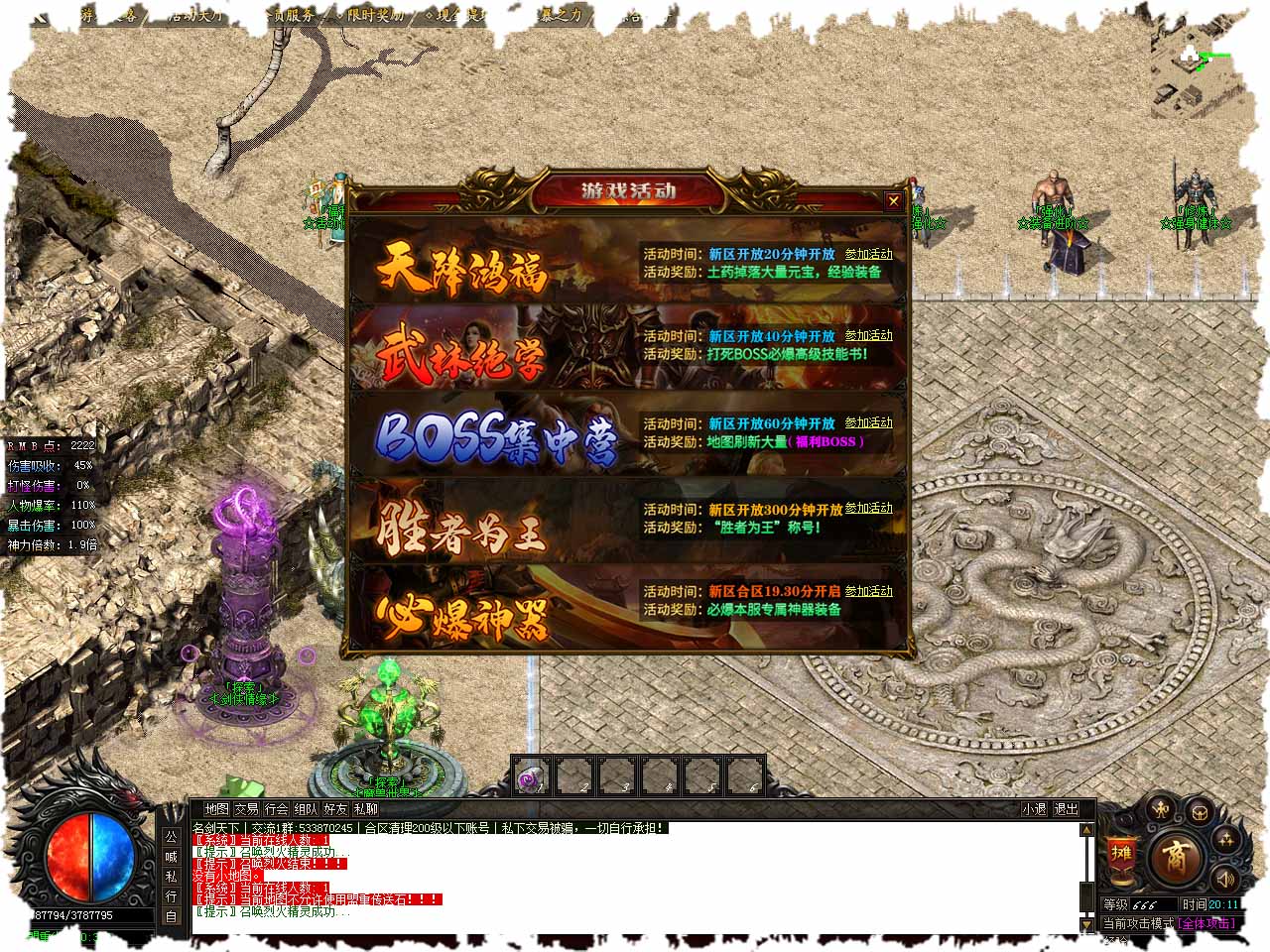Open the 好友 friends tab
Screen dimensions: 1270x952
[x=336, y=809]
